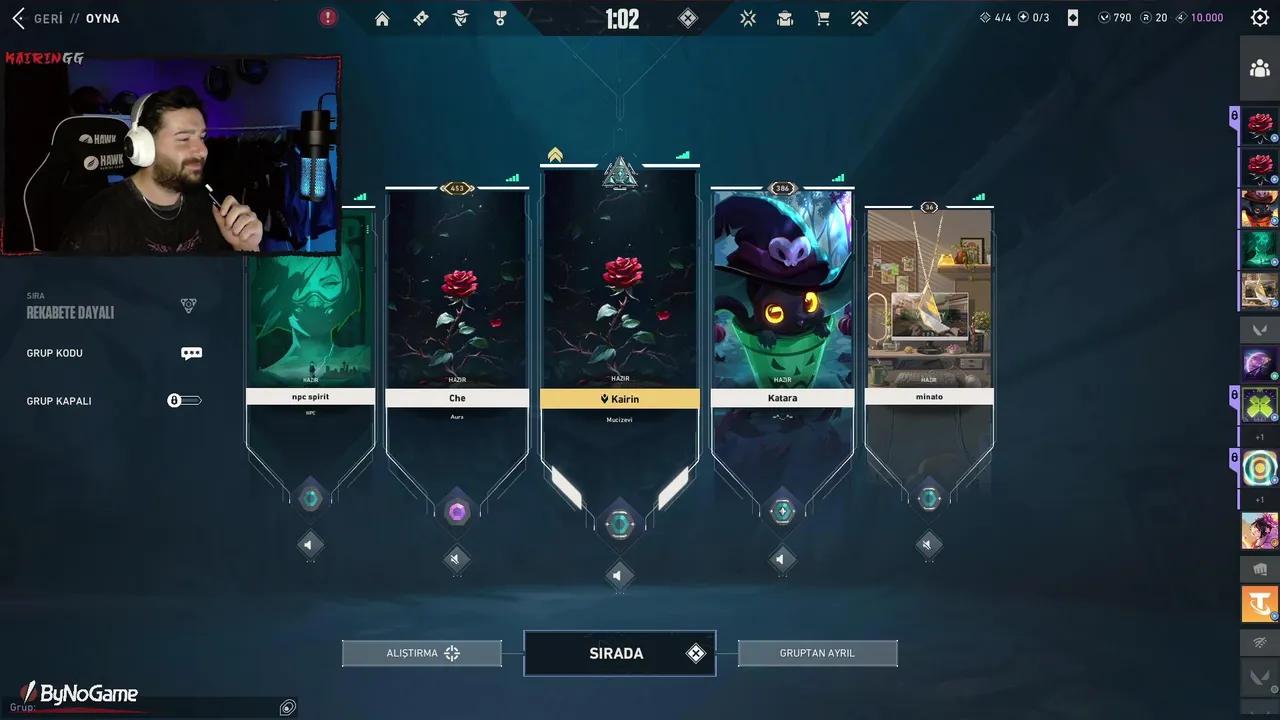Open the Collection backpack icon
The height and width of the screenshot is (720, 1280).
pyautogui.click(x=784, y=18)
